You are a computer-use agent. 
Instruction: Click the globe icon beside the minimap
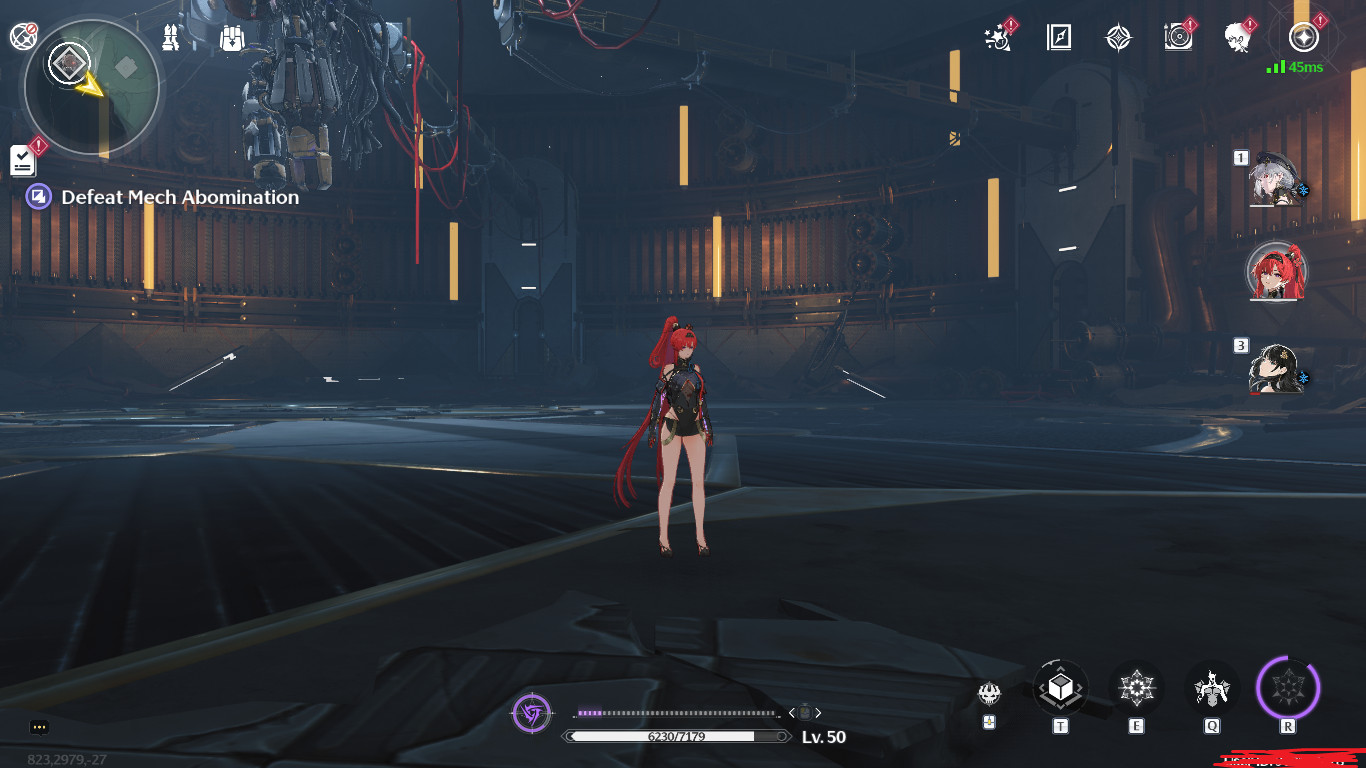[23, 37]
